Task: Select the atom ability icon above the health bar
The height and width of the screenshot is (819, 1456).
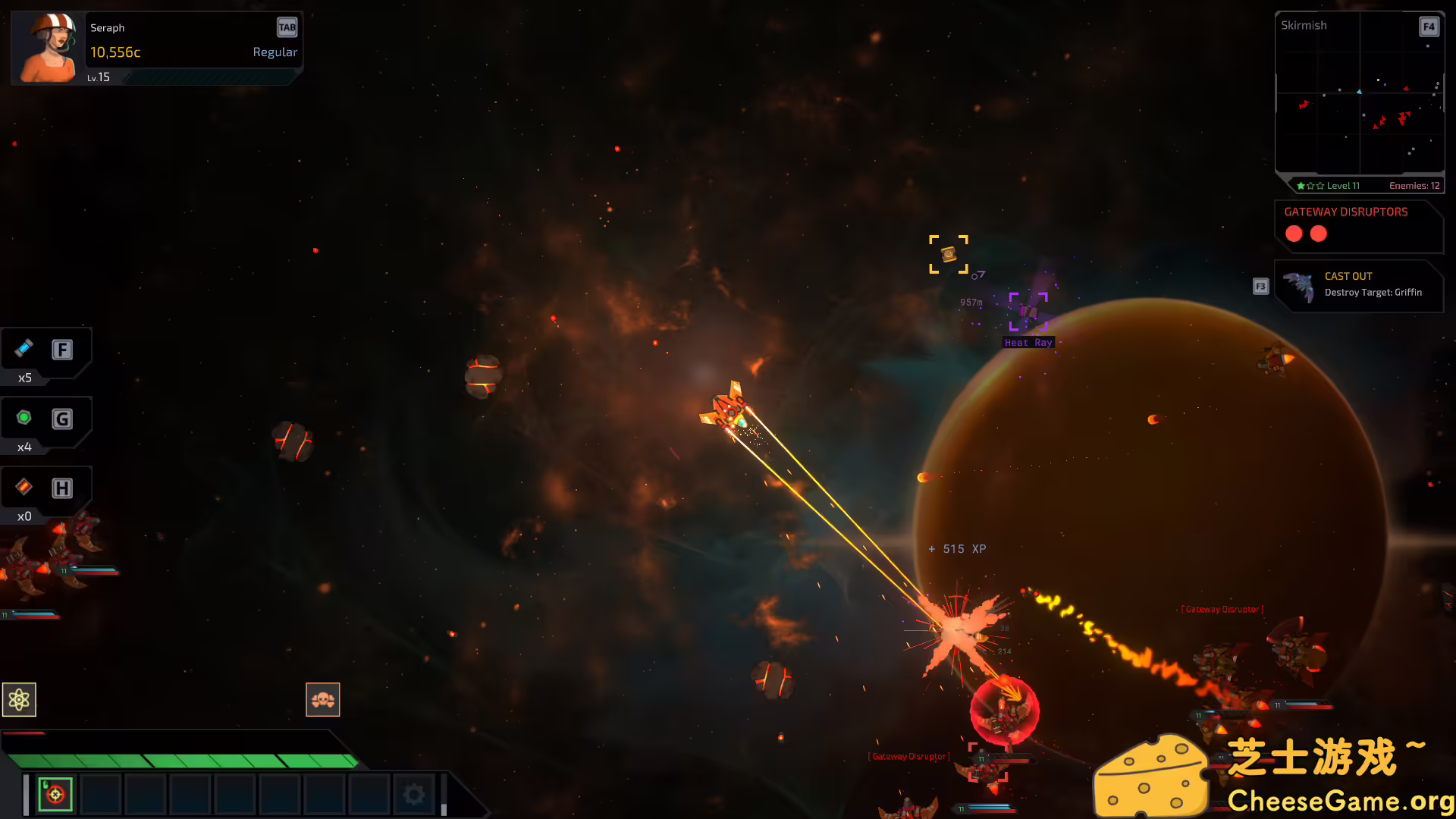Action: pyautogui.click(x=19, y=699)
